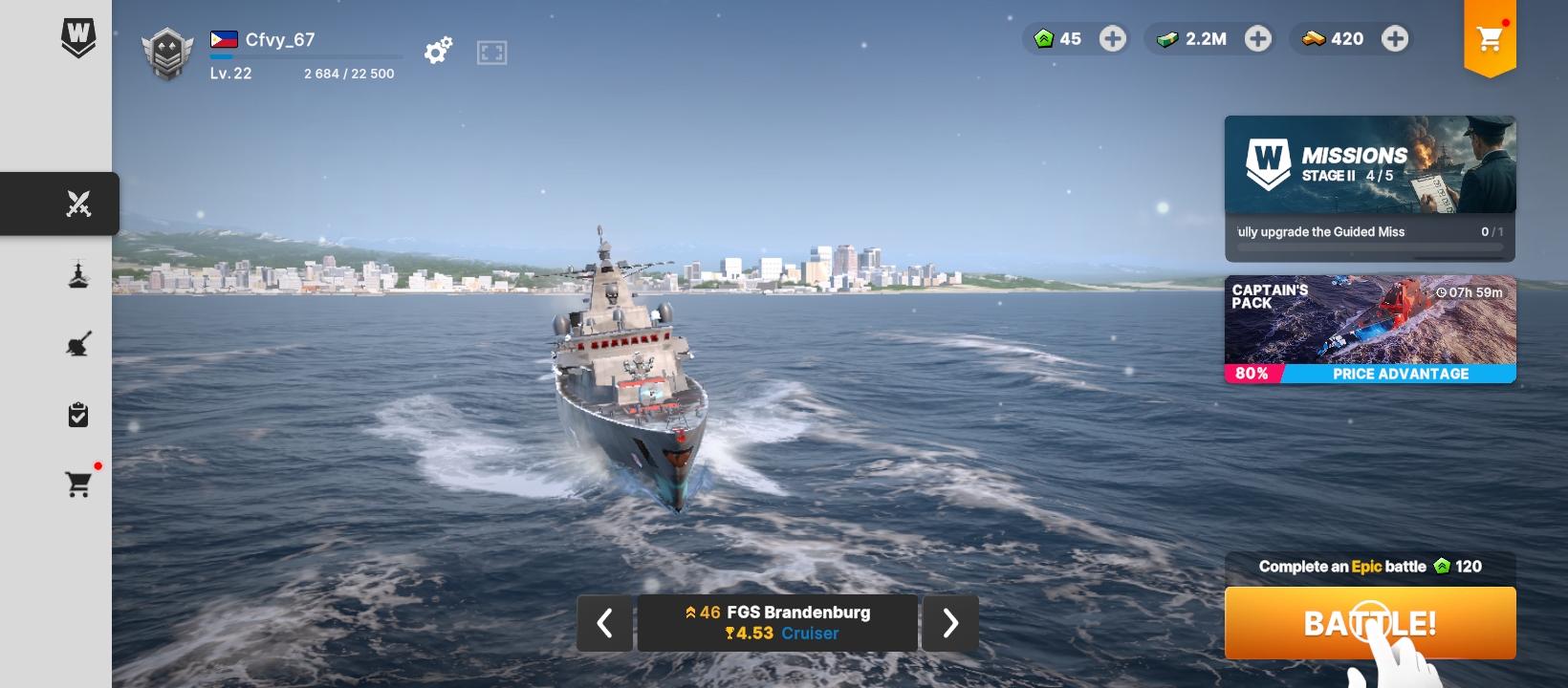1568x688 pixels.
Task: Open the cannon weapons tab
Action: coord(78,344)
